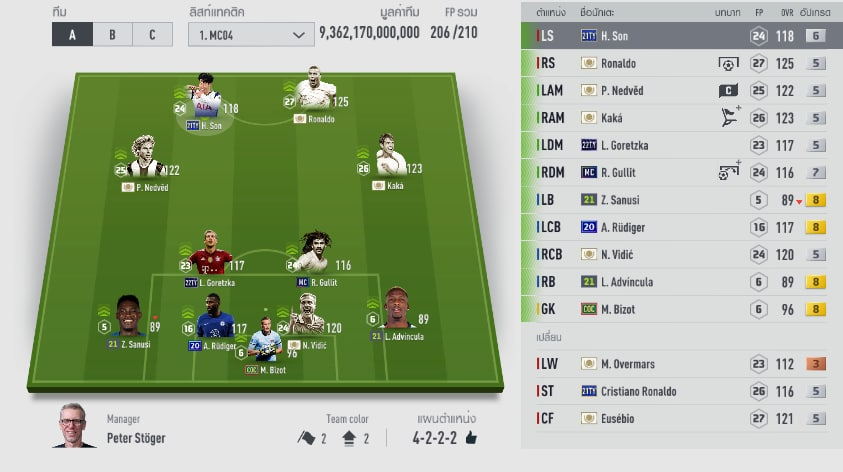Select Kaka's player card on the pitch
843x472 pixels.
click(x=391, y=161)
